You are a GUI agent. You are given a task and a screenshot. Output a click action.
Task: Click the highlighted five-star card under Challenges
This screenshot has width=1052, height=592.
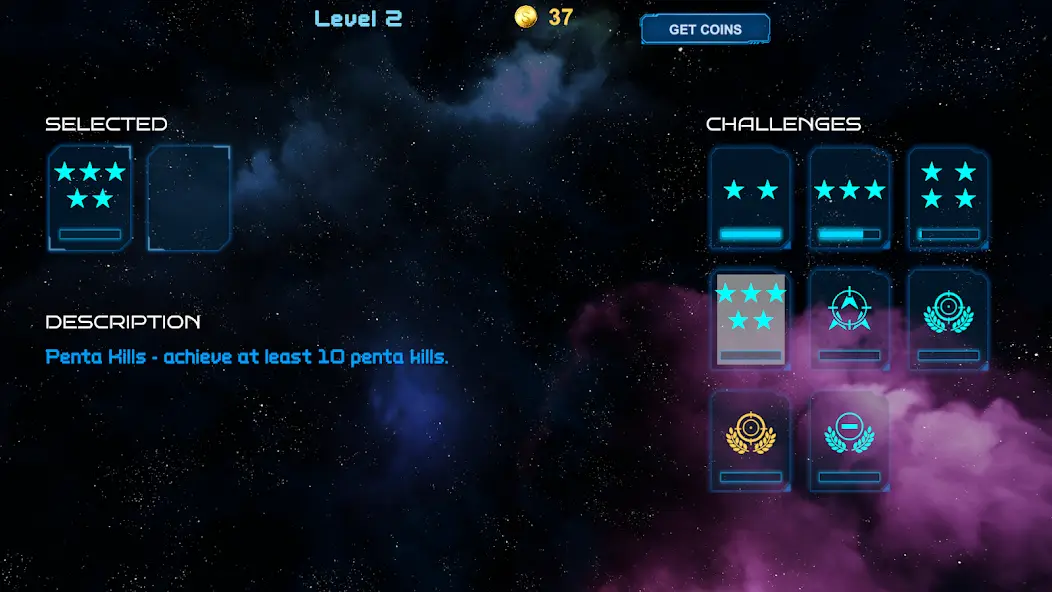(750, 319)
